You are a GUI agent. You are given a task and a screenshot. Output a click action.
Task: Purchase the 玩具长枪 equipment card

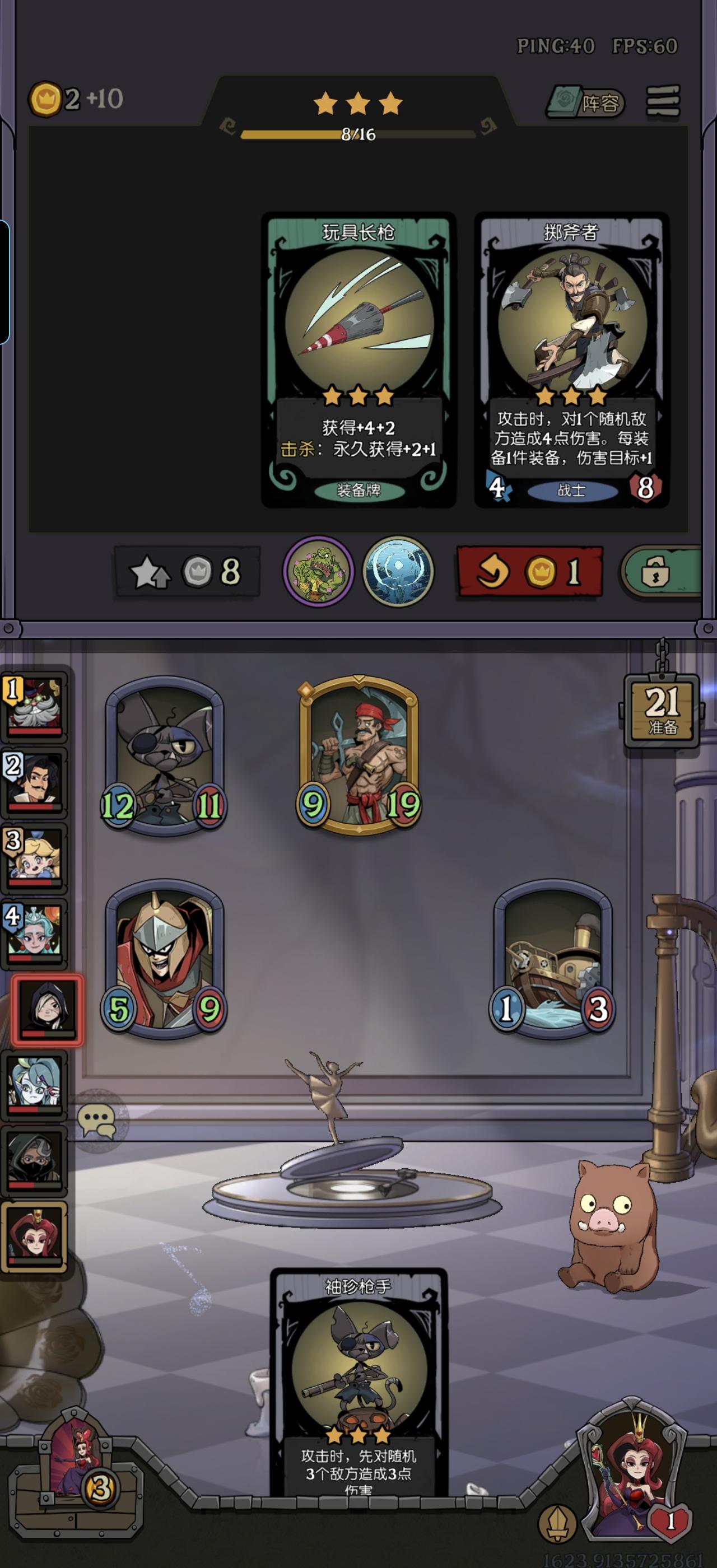pos(358,359)
